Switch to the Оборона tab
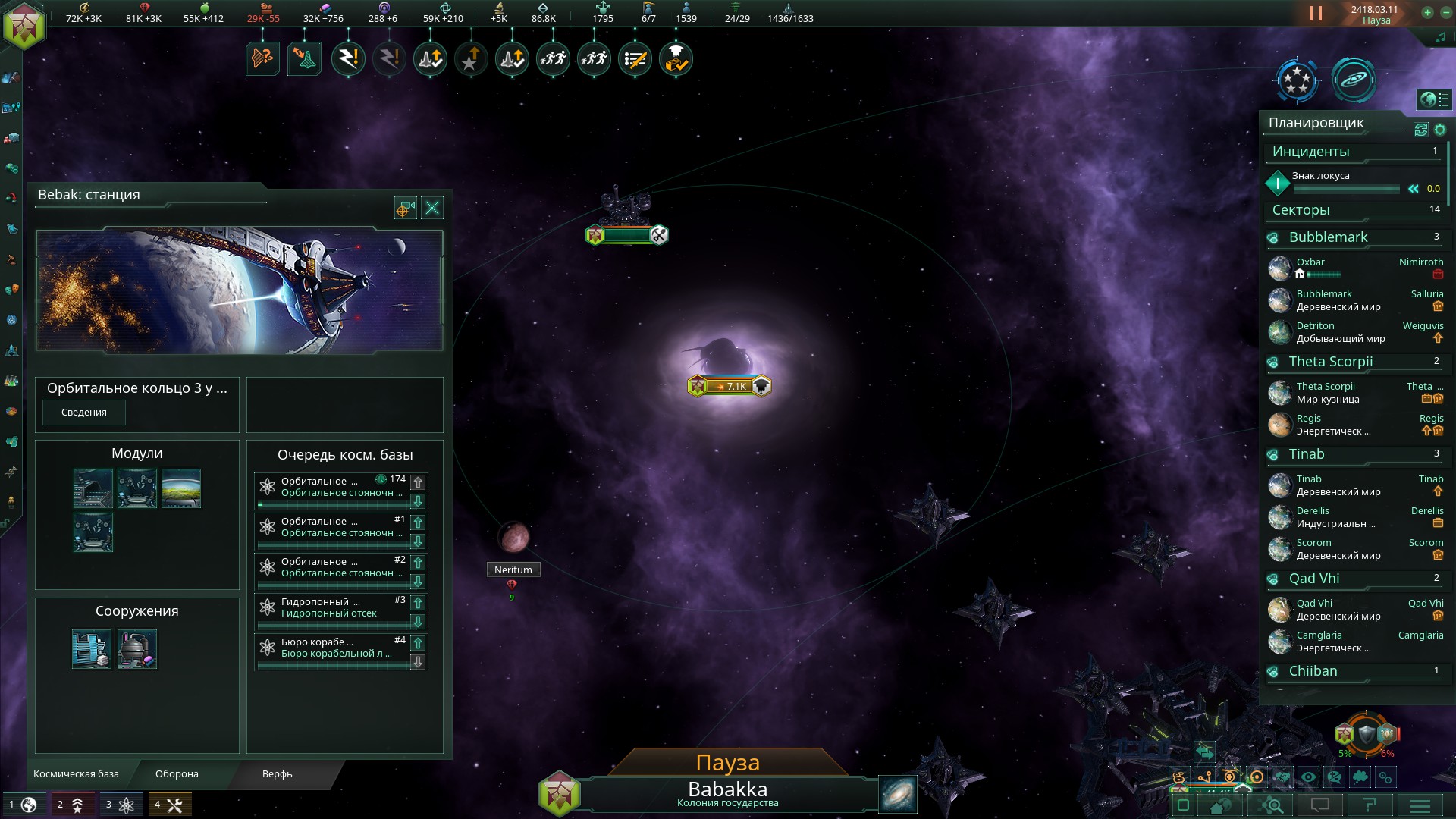The height and width of the screenshot is (819, 1456). tap(177, 774)
